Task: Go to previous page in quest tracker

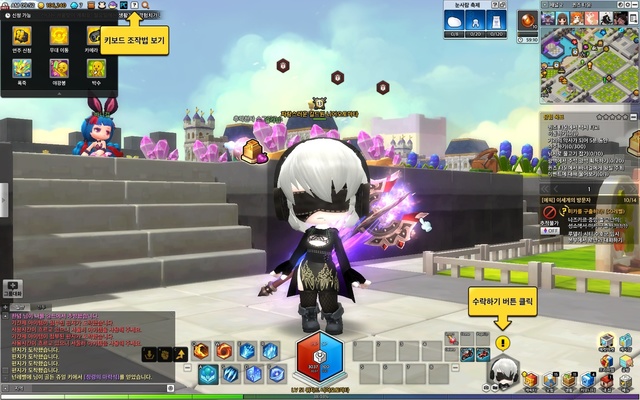Action: (546, 187)
